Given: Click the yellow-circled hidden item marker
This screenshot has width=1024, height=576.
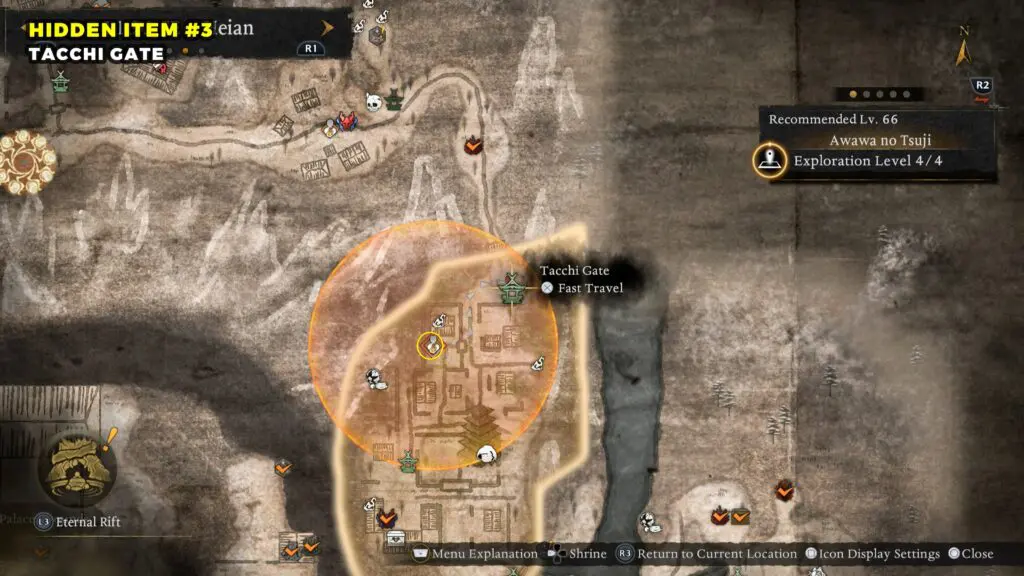Looking at the screenshot, I should pos(430,346).
